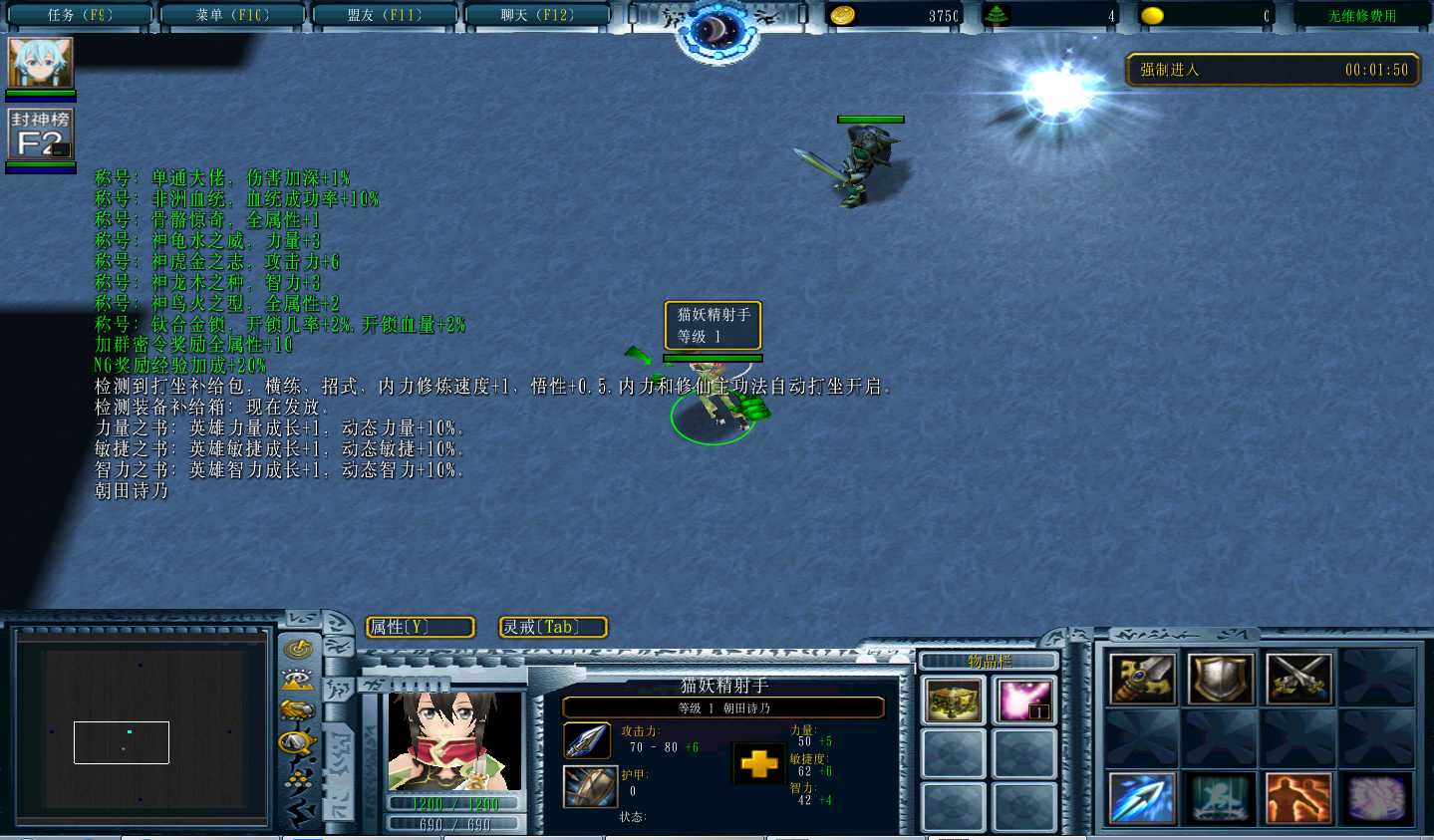Image resolution: width=1434 pixels, height=840 pixels.
Task: Open the 菜单 (F10) game menu
Action: [232, 15]
